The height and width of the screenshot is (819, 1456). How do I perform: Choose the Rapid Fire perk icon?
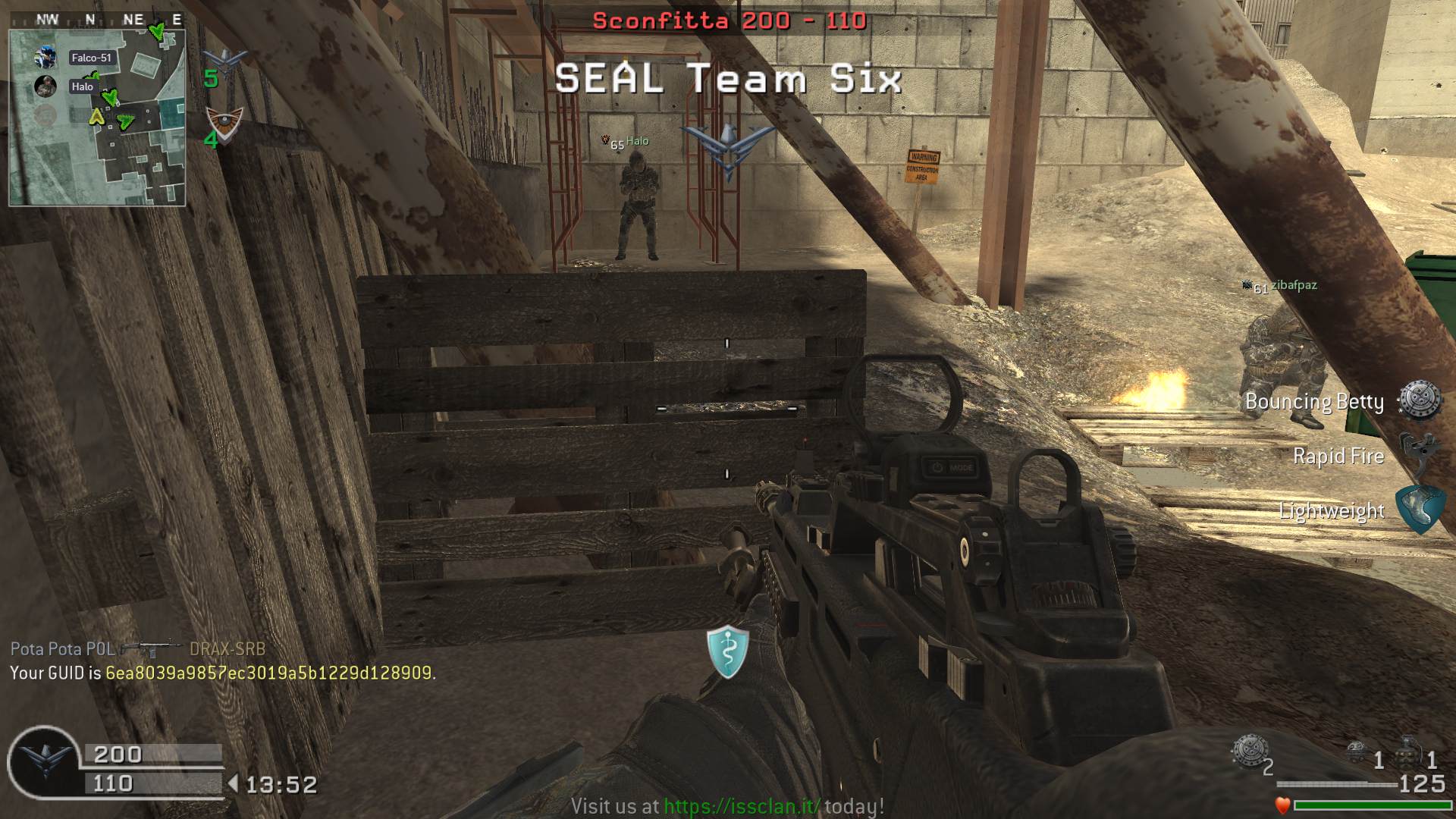pos(1418,453)
